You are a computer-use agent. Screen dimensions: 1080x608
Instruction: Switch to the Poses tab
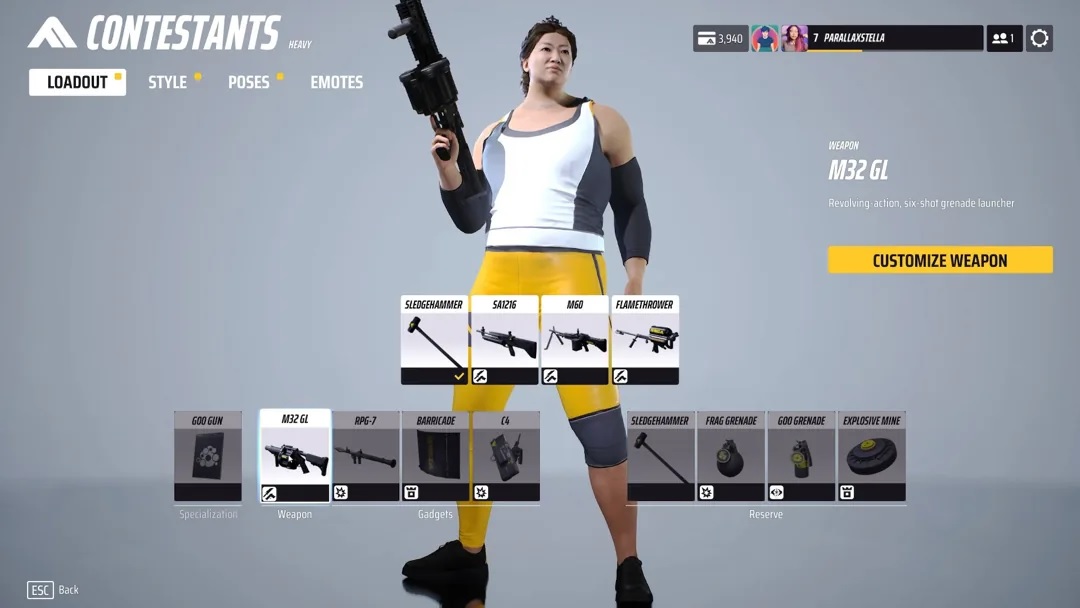pyautogui.click(x=249, y=82)
